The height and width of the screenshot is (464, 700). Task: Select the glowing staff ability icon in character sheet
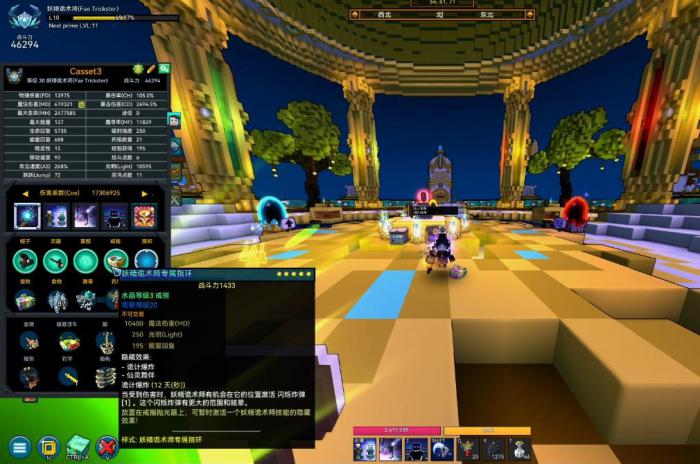27,215
